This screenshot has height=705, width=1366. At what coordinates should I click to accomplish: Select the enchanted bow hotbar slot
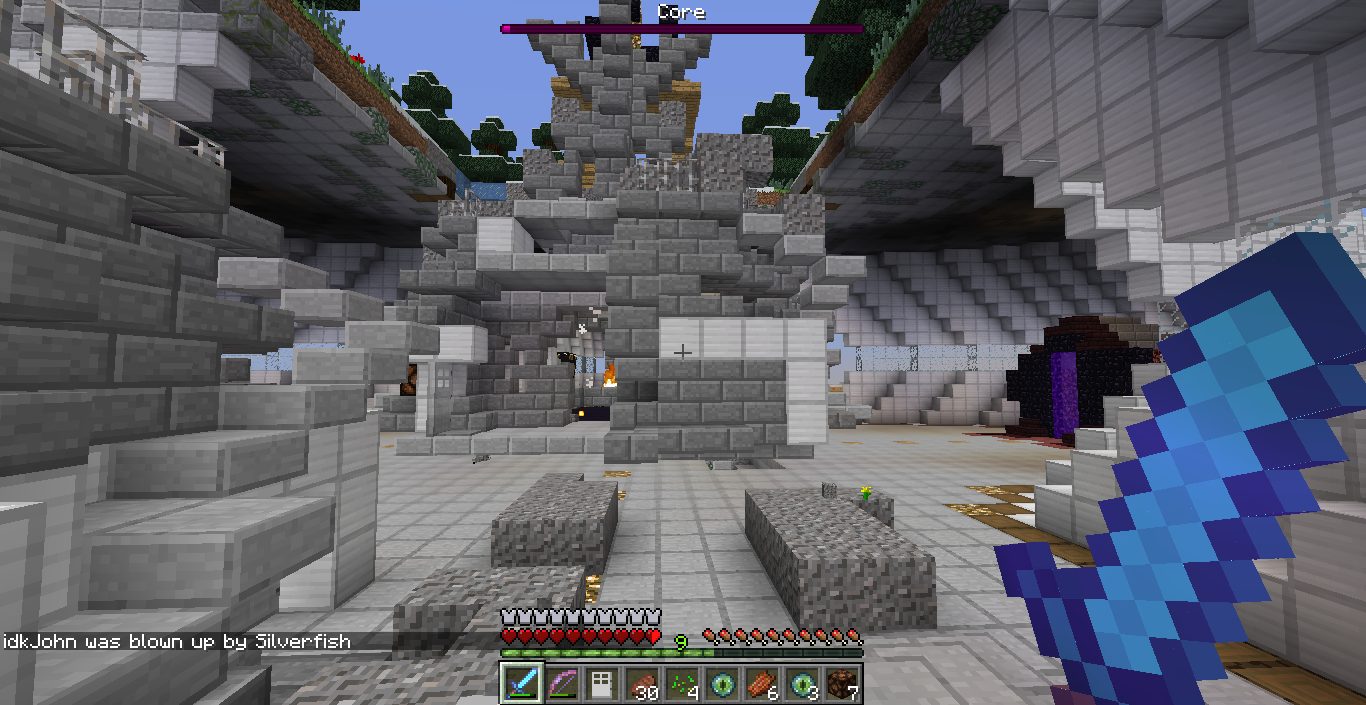pyautogui.click(x=561, y=684)
